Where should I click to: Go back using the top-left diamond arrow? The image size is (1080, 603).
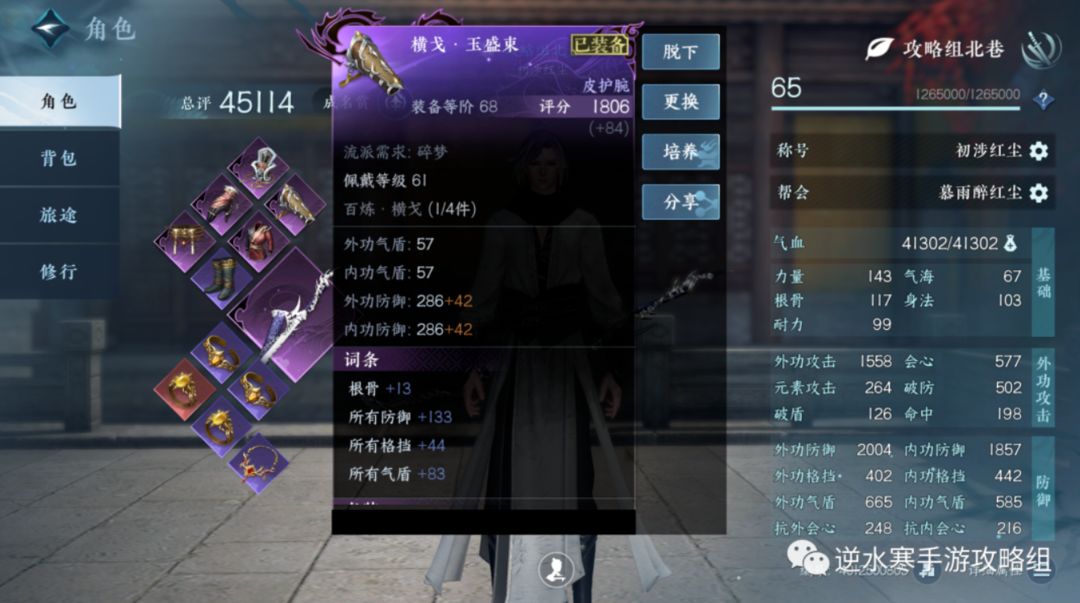pos(50,28)
